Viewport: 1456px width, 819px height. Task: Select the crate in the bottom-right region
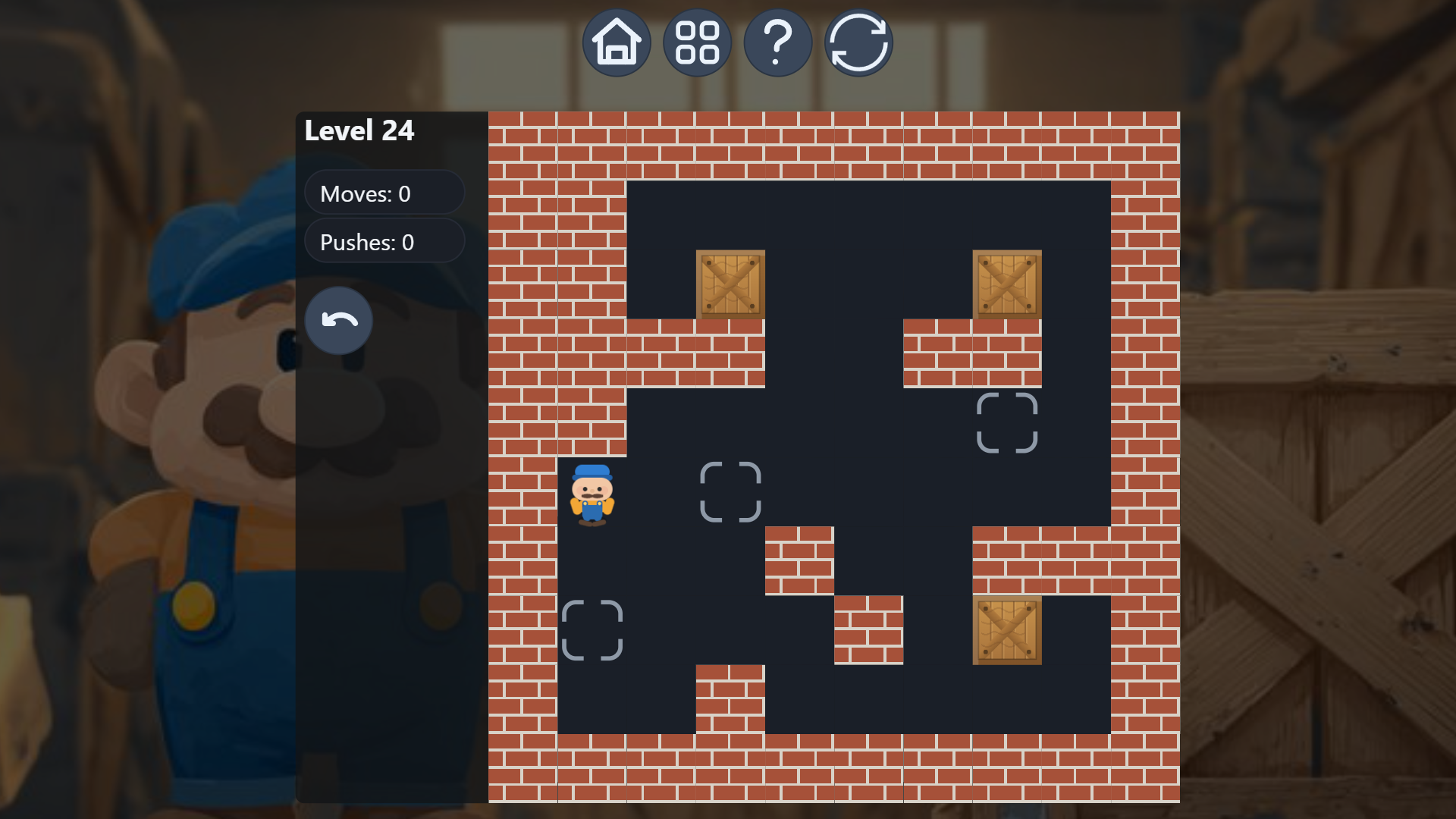(x=1007, y=632)
